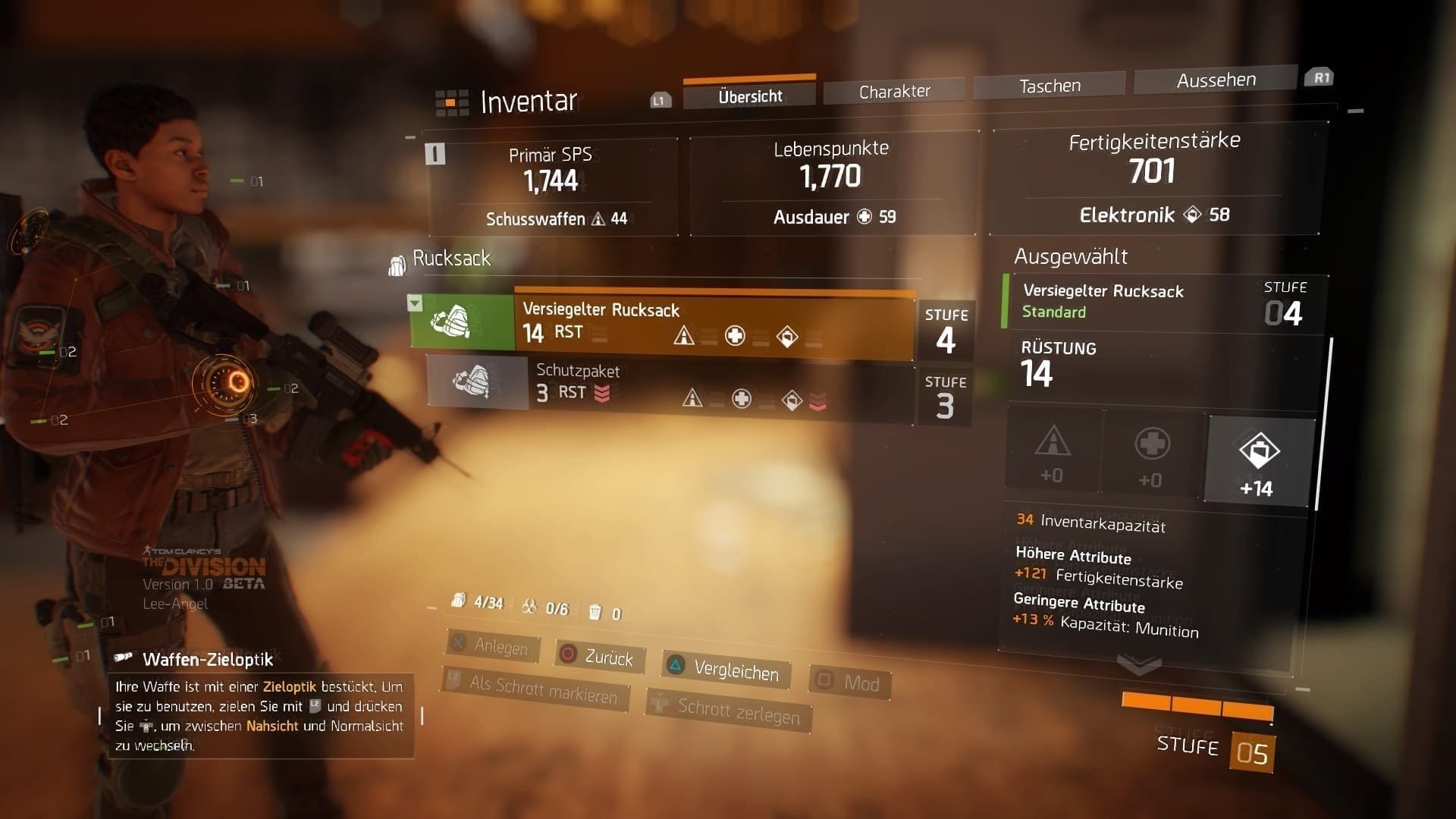Select the Versiegelter Rucksack item row
Image resolution: width=1456 pixels, height=819 pixels.
[713, 324]
